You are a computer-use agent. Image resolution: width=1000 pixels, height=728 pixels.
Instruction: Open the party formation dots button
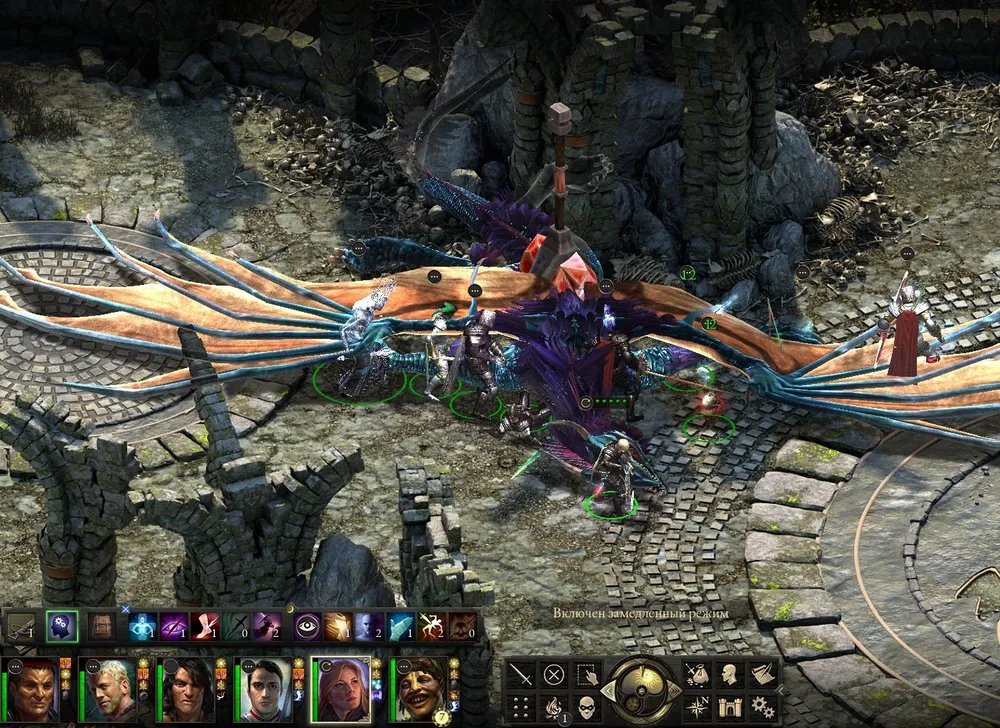coord(520,707)
